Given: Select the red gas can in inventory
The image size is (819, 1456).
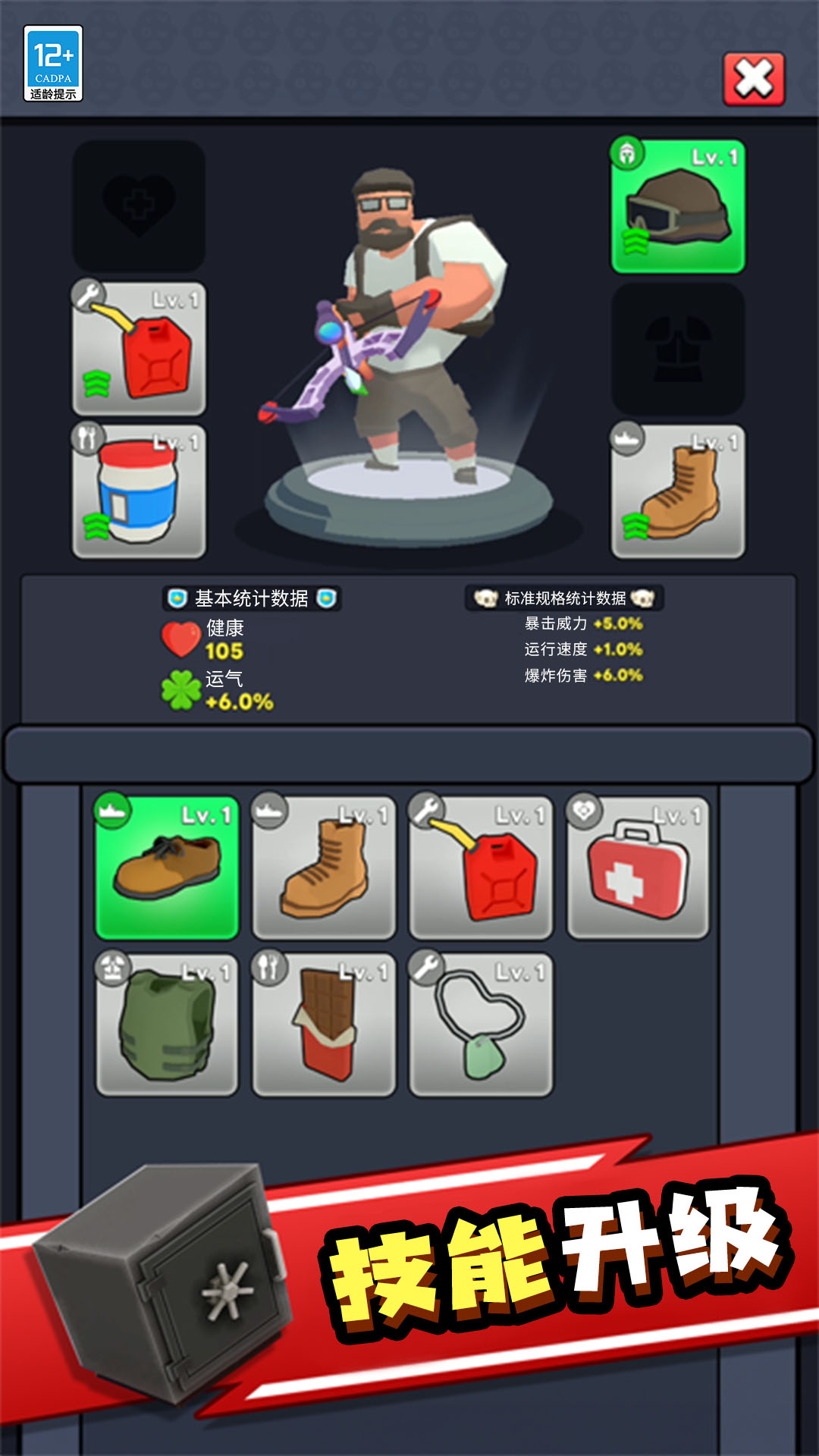Looking at the screenshot, I should [x=481, y=868].
